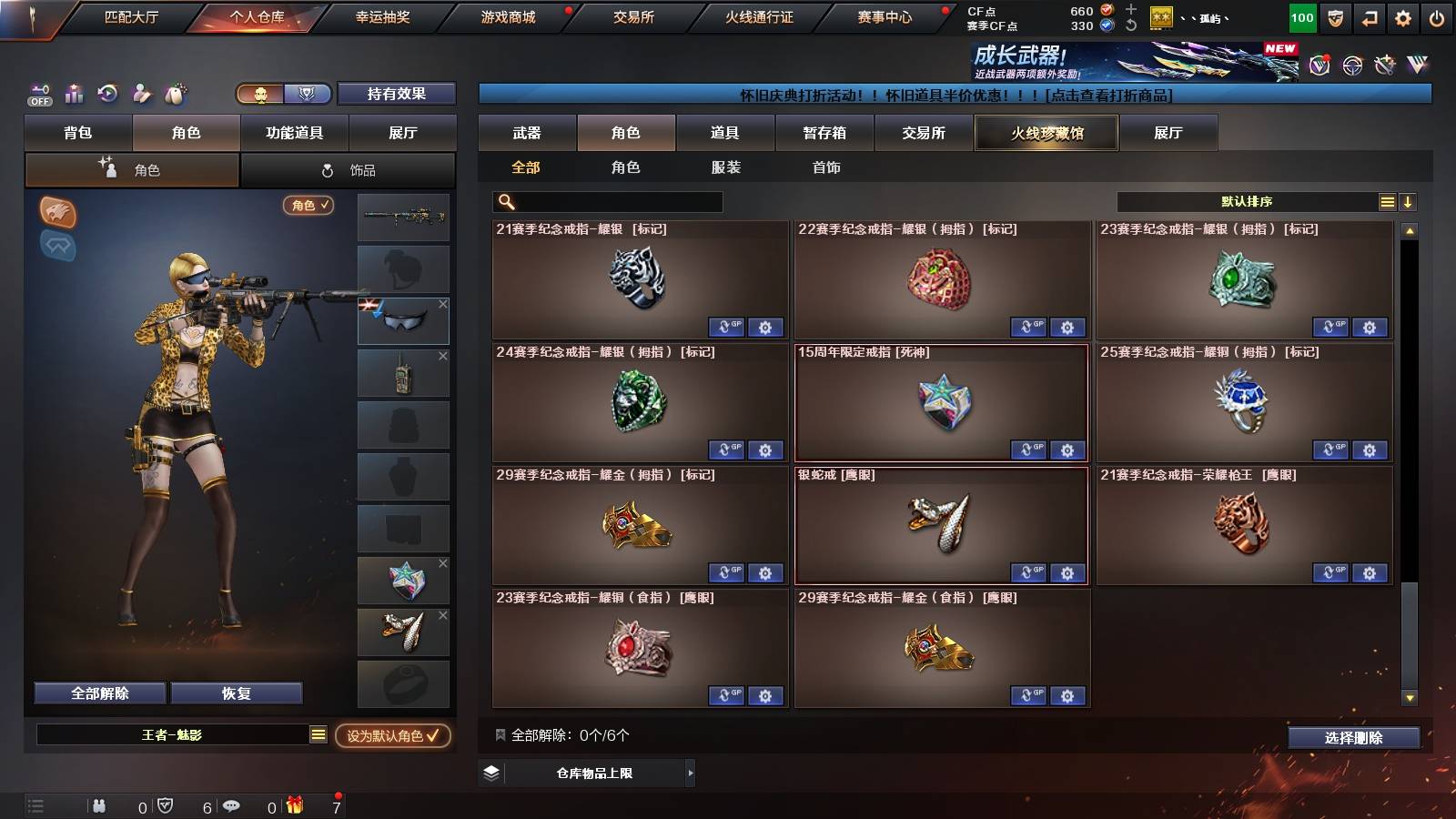The height and width of the screenshot is (819, 1456).
Task: Click the gift box icon in bottom bar
Action: point(296,805)
